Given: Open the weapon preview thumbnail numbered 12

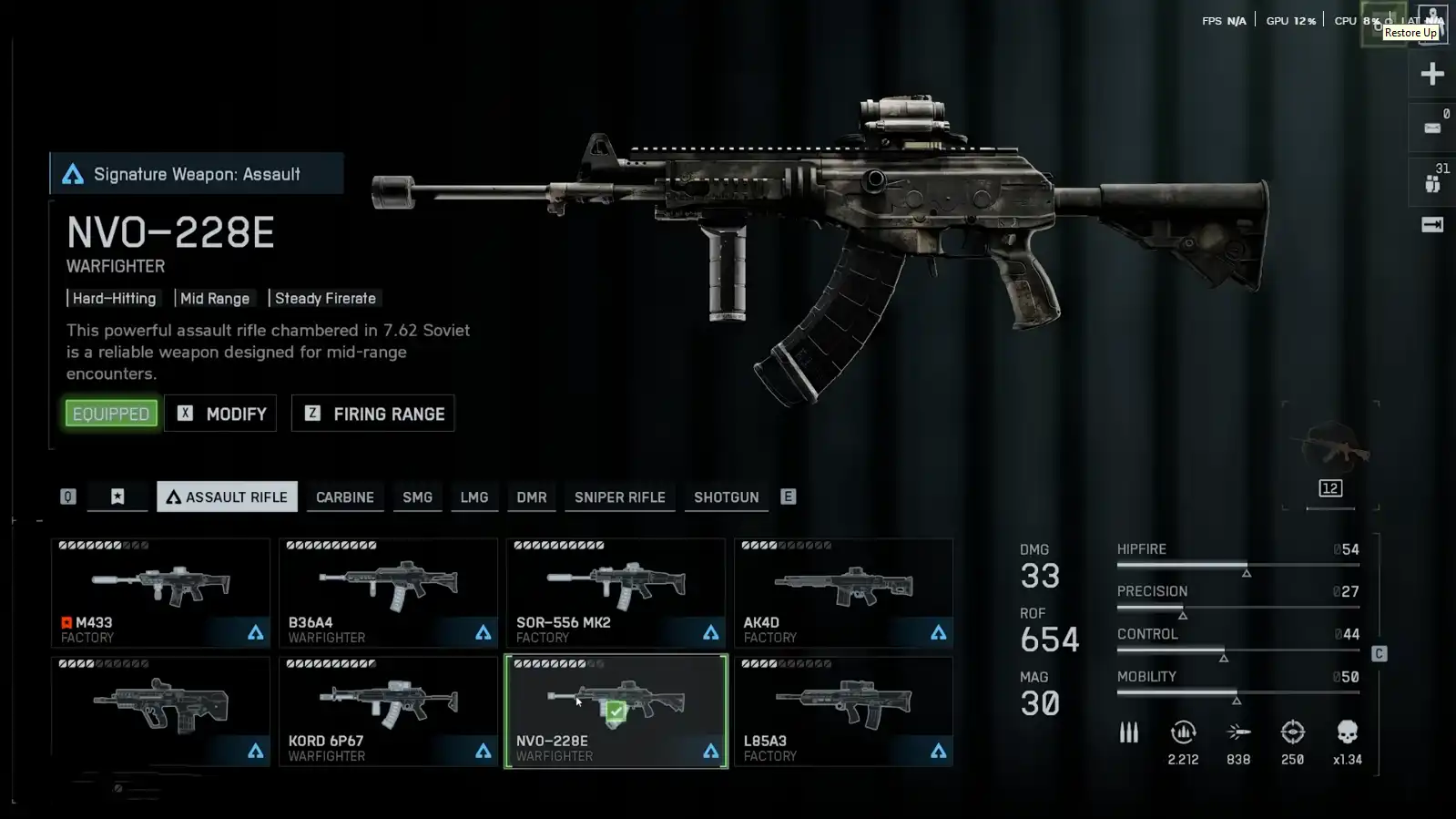Looking at the screenshot, I should point(1330,456).
